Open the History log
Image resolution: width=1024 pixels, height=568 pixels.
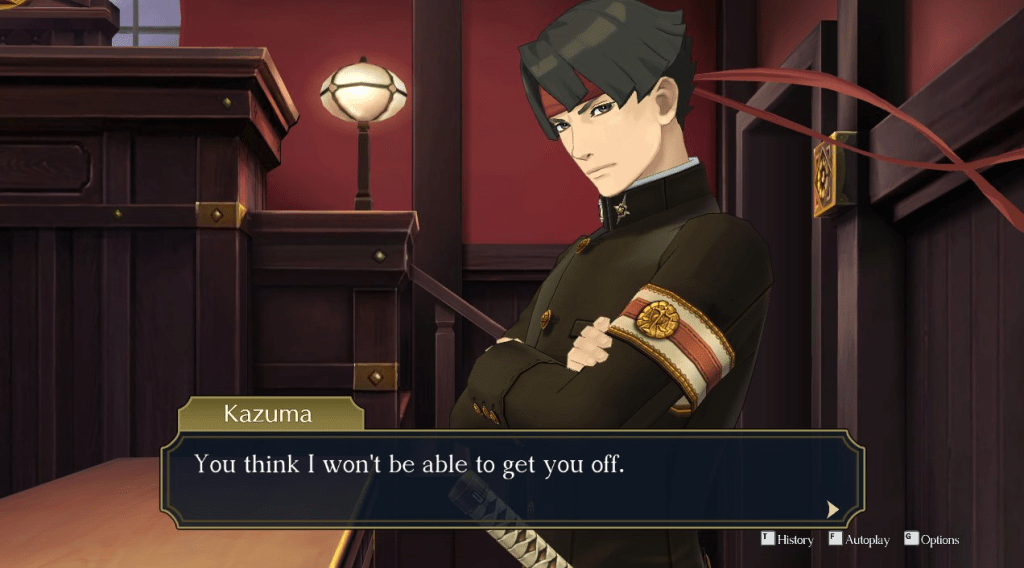coord(788,540)
